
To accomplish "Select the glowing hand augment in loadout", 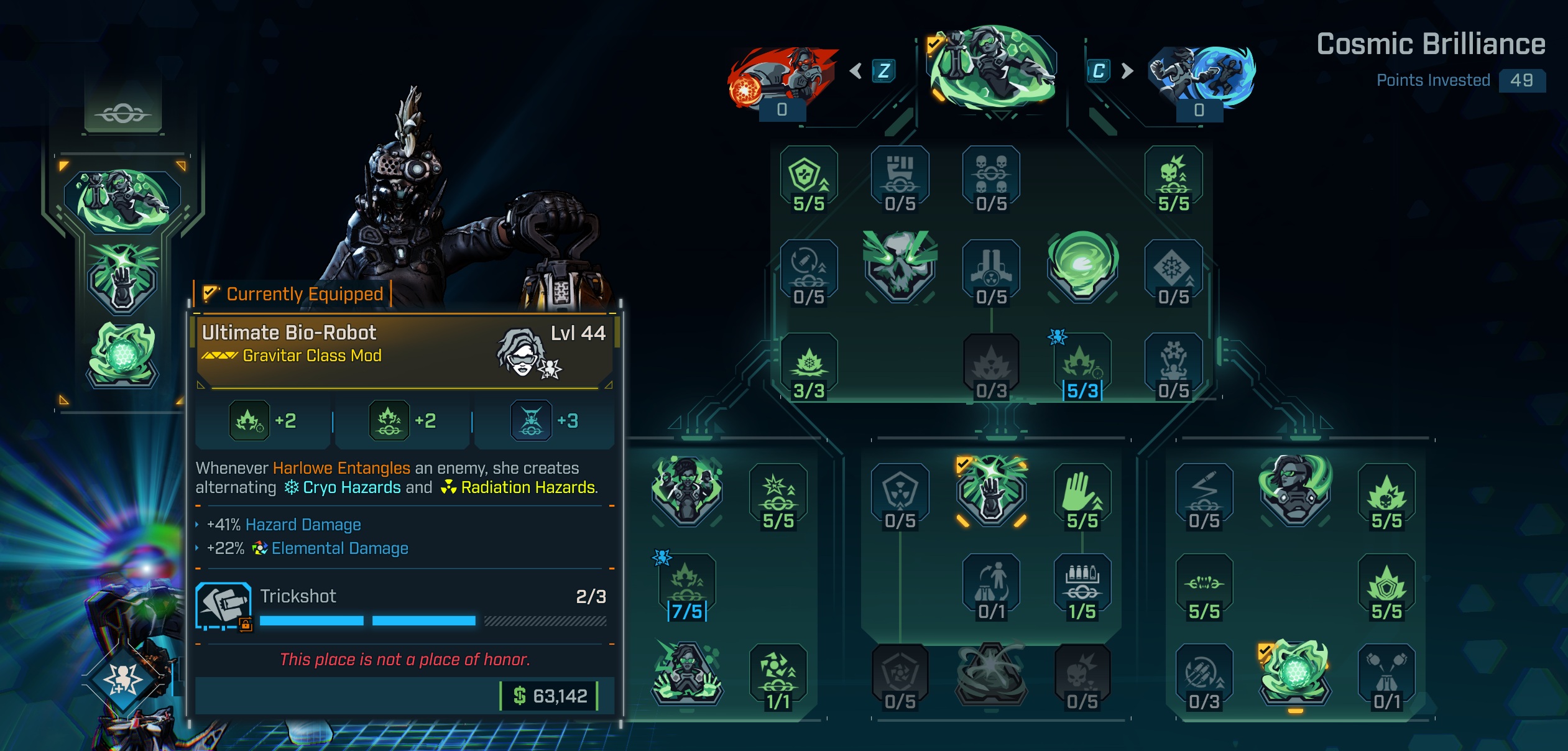I will coord(122,279).
